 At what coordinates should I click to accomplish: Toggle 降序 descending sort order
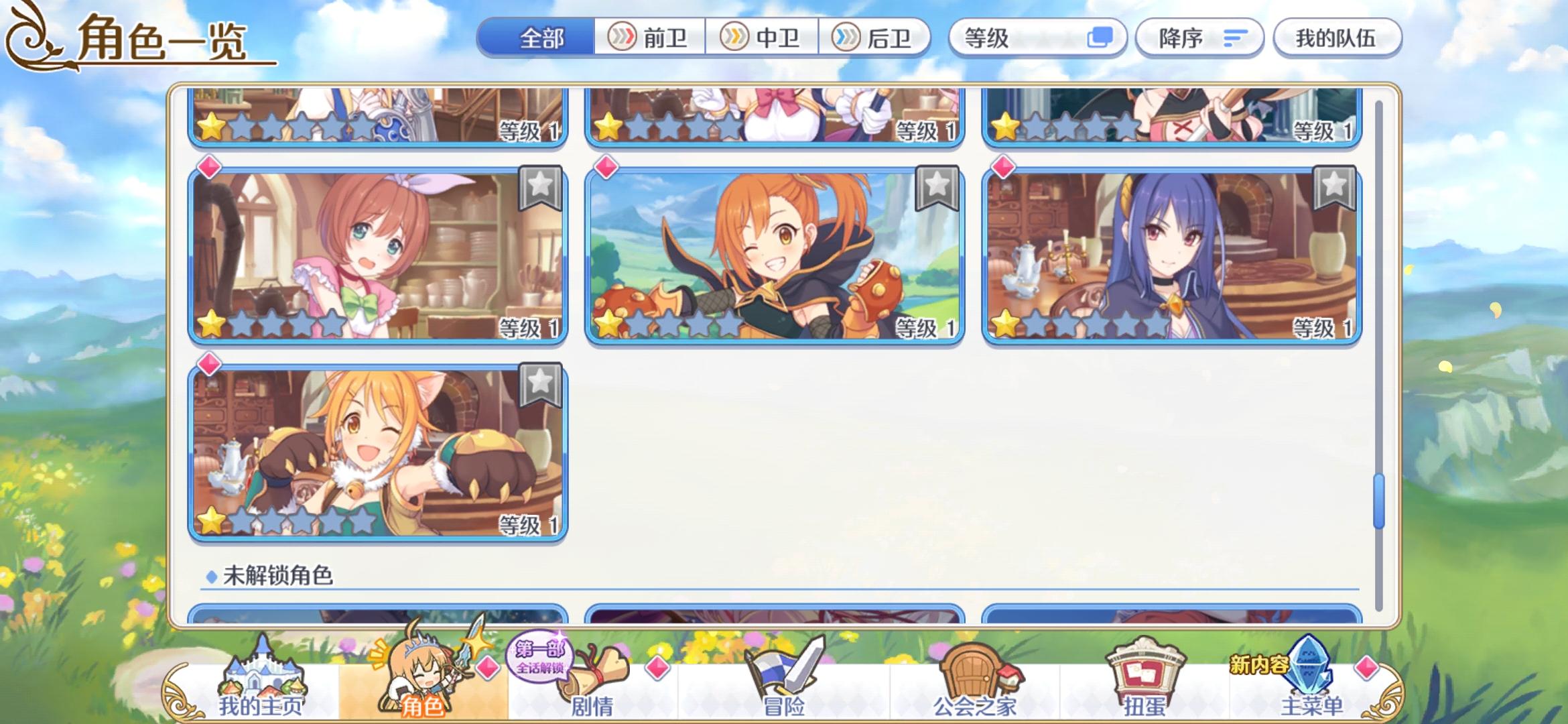(x=1199, y=38)
